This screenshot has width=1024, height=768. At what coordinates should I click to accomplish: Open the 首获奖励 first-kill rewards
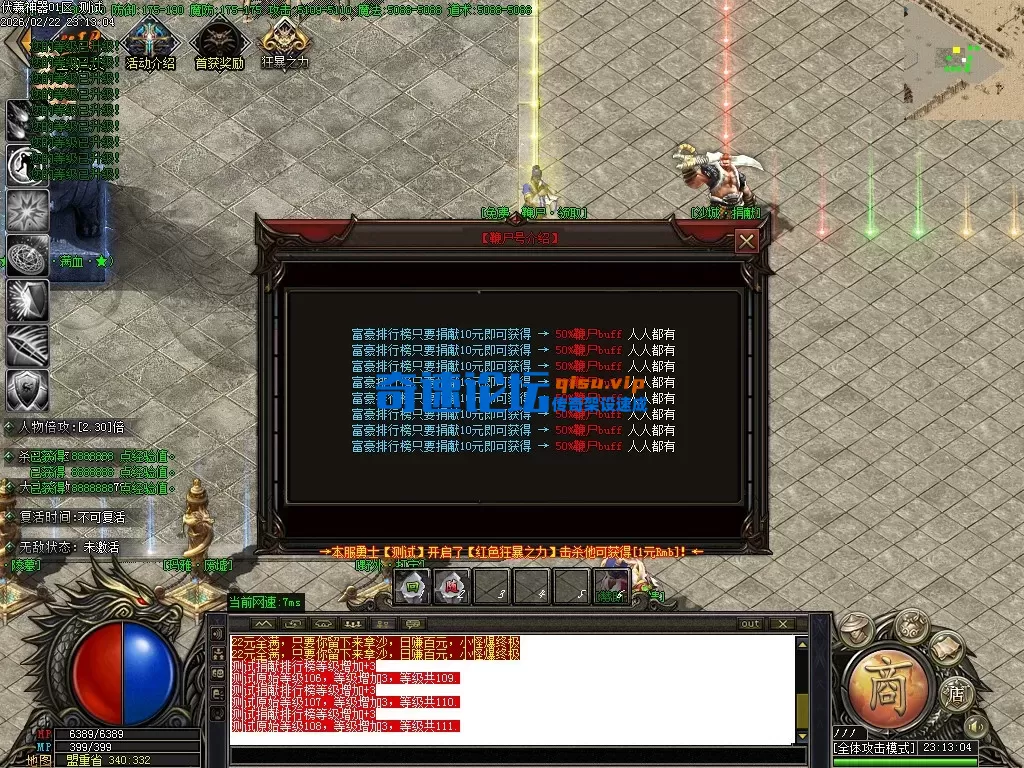pyautogui.click(x=219, y=45)
